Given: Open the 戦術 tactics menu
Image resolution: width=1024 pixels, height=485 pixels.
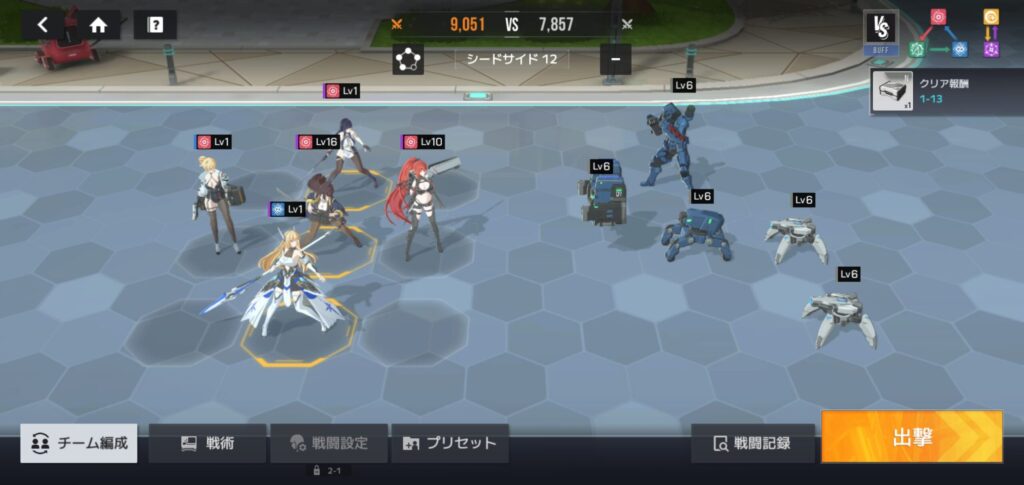Looking at the screenshot, I should coord(207,443).
